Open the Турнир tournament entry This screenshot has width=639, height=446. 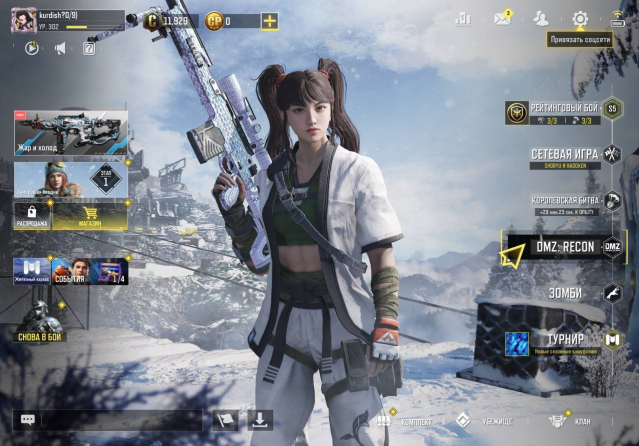click(565, 343)
